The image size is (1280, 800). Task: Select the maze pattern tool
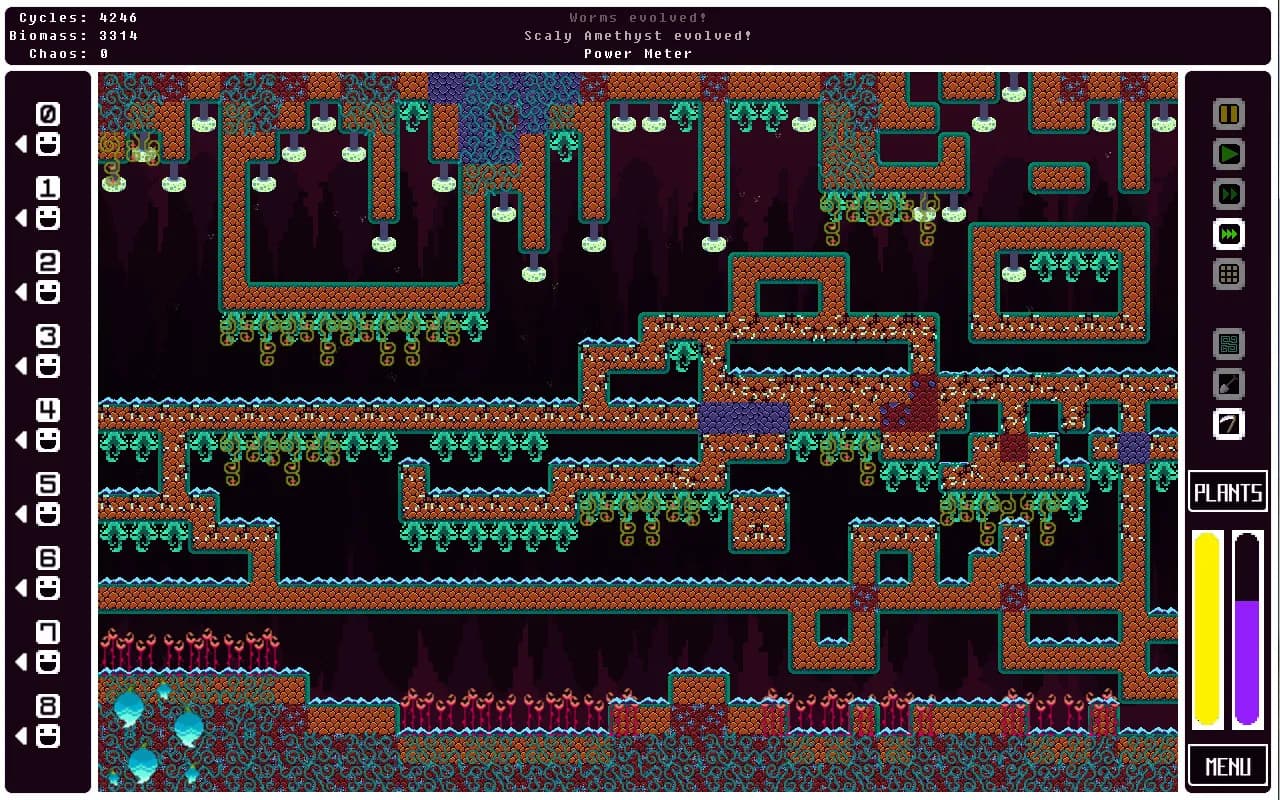[x=1229, y=345]
